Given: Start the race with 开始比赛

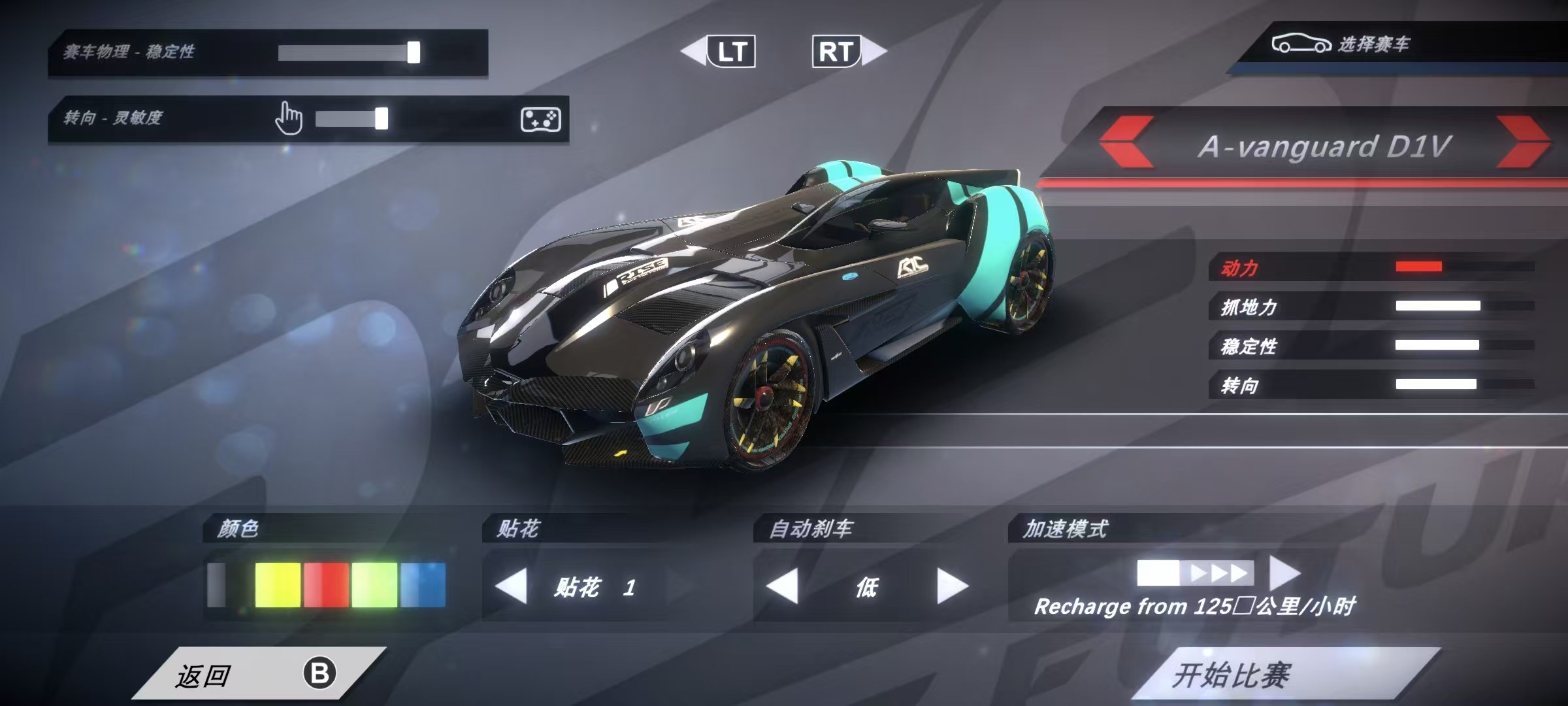Looking at the screenshot, I should 1281,675.
